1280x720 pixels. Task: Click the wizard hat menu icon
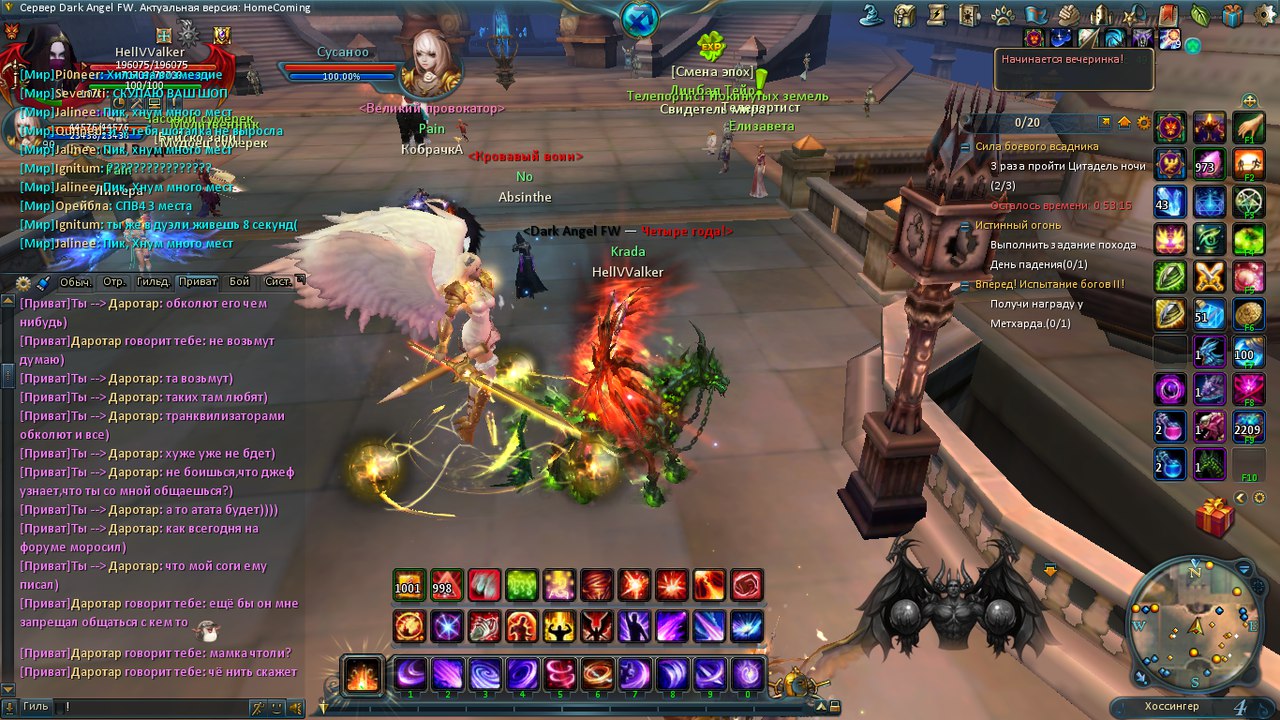coord(870,15)
